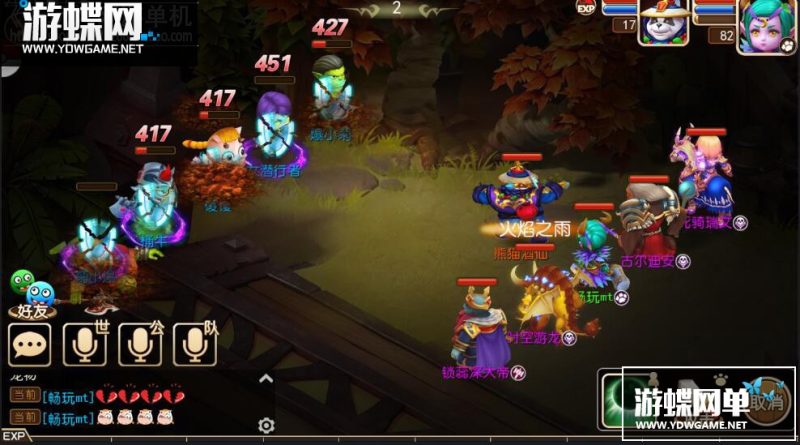The width and height of the screenshot is (800, 445).
Task: Expand the chat log with the up arrow
Action: tap(266, 379)
